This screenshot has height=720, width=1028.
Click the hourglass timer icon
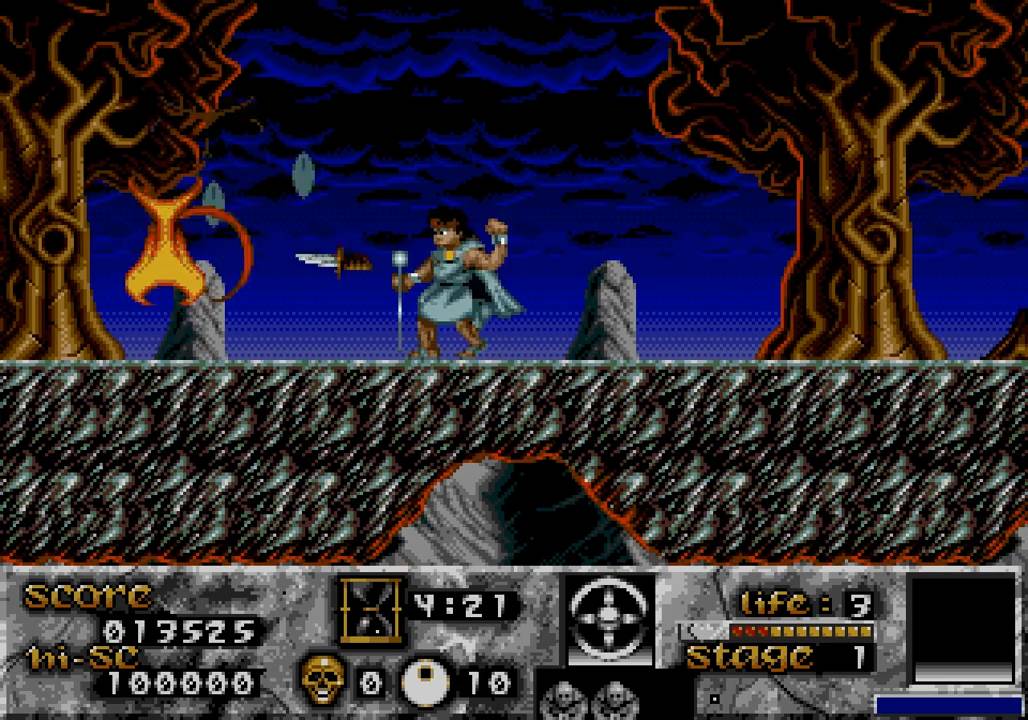pyautogui.click(x=371, y=607)
